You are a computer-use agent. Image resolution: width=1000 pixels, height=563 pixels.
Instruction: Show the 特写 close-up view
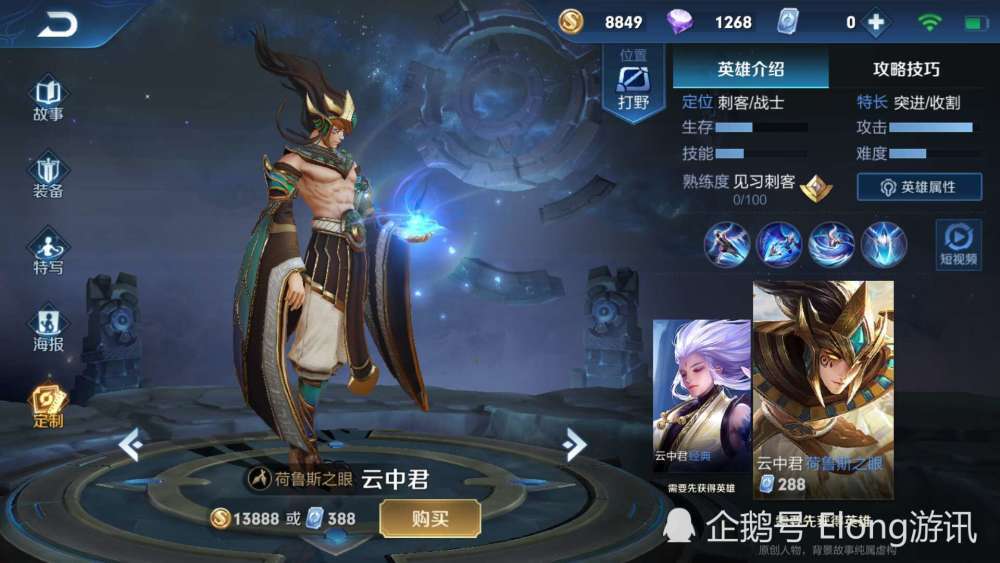[48, 252]
